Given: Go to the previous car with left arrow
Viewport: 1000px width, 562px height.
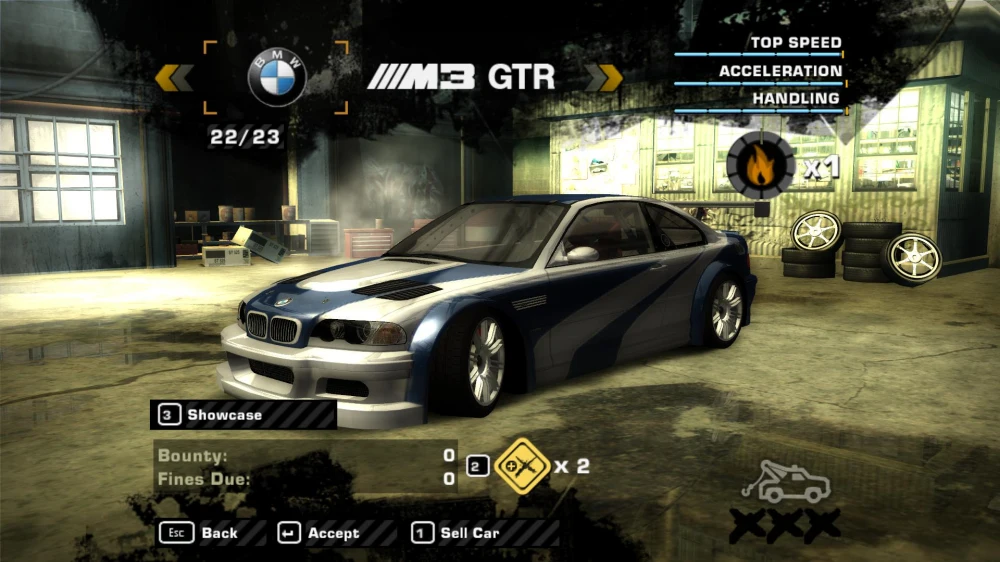Looking at the screenshot, I should tap(174, 77).
